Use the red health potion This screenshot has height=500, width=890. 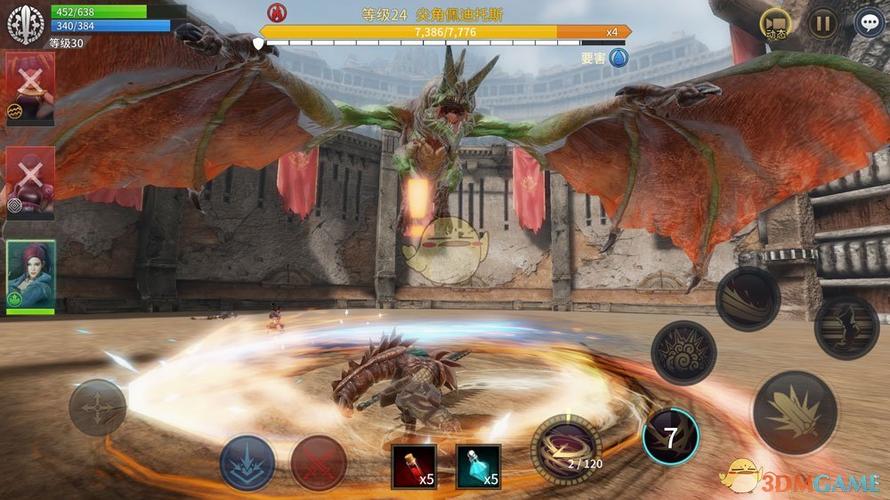point(413,465)
